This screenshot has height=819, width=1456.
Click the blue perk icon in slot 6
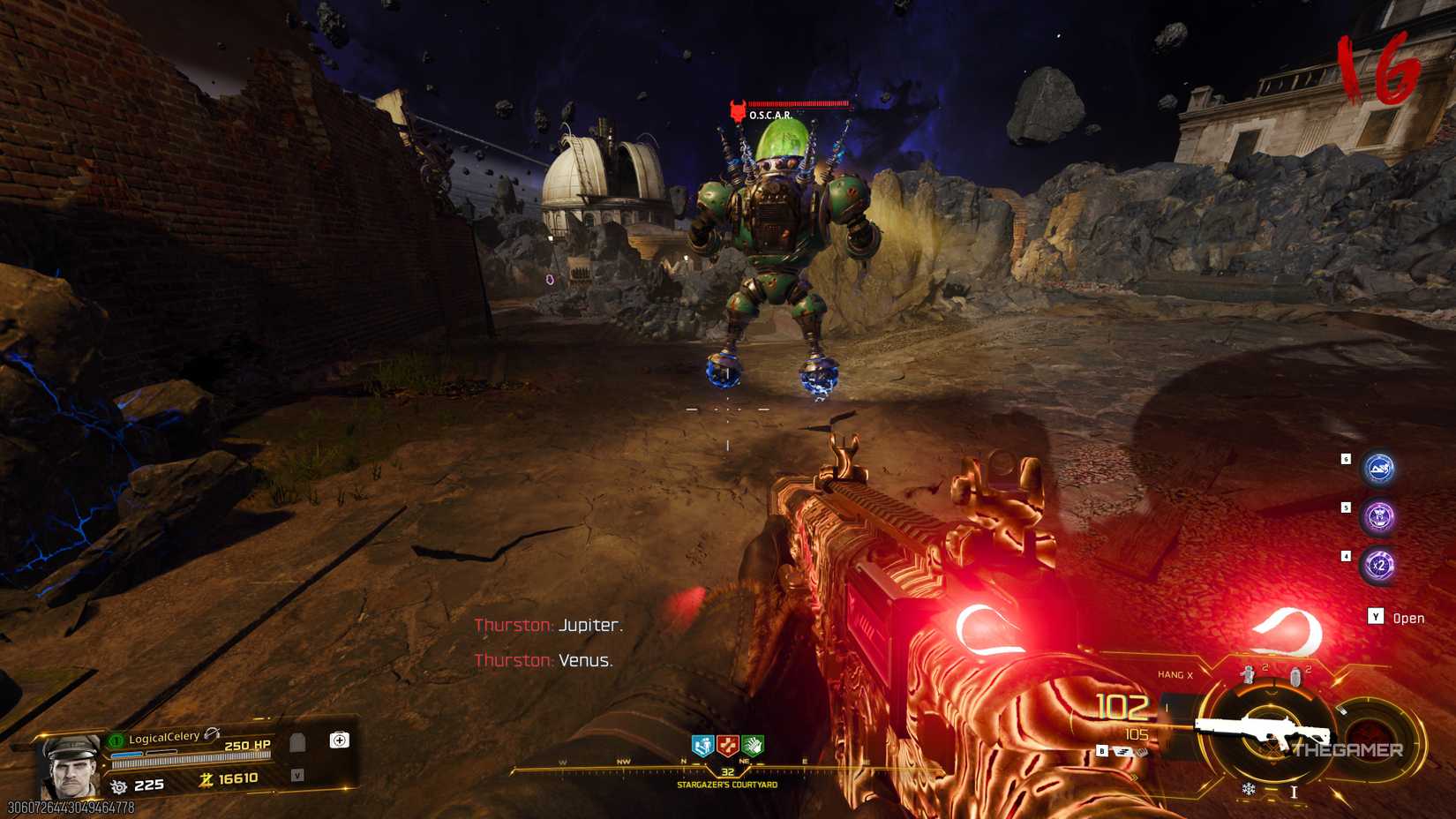1379,469
